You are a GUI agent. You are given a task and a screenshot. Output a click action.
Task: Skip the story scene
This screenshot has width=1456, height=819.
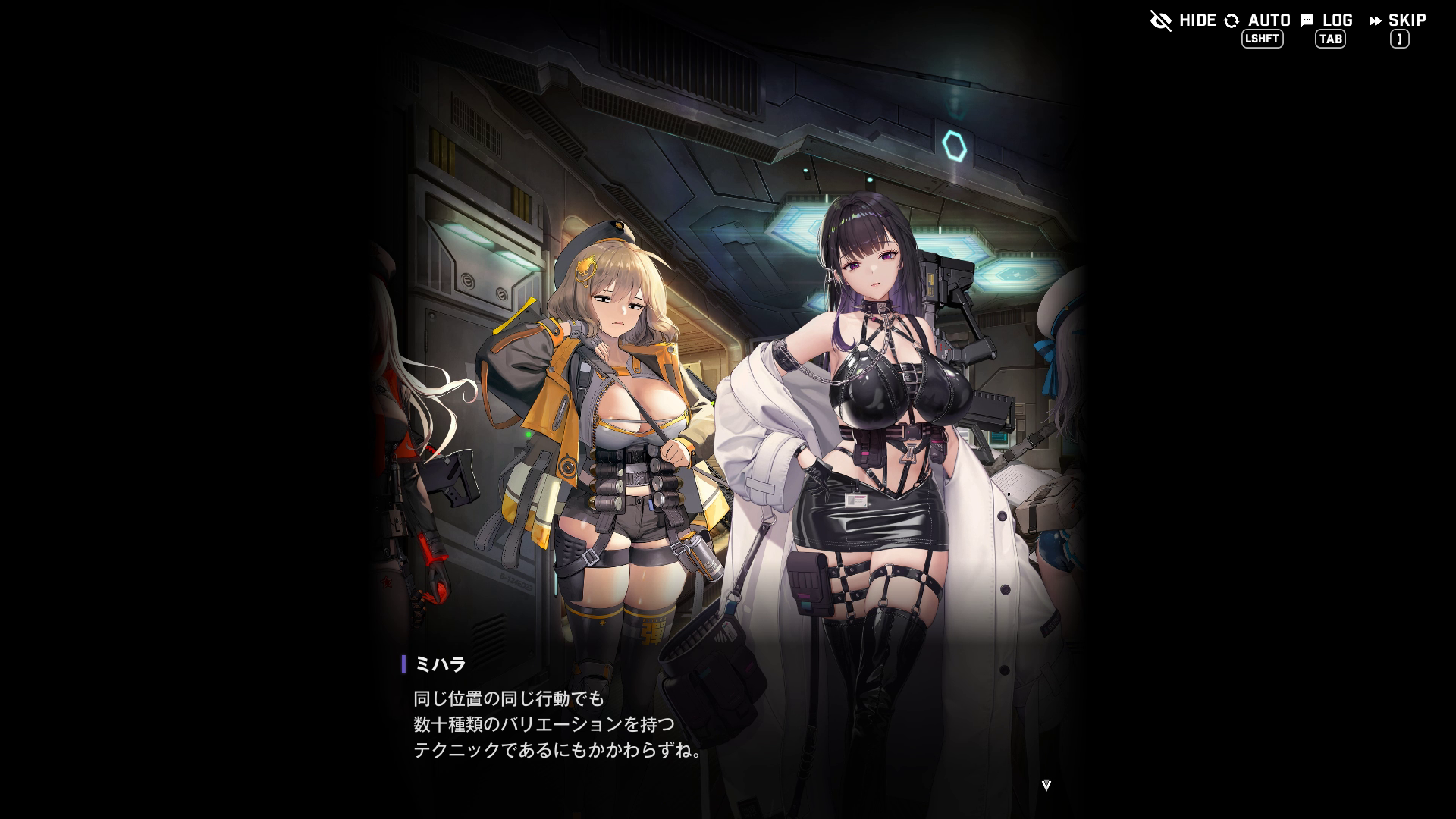(x=1398, y=20)
